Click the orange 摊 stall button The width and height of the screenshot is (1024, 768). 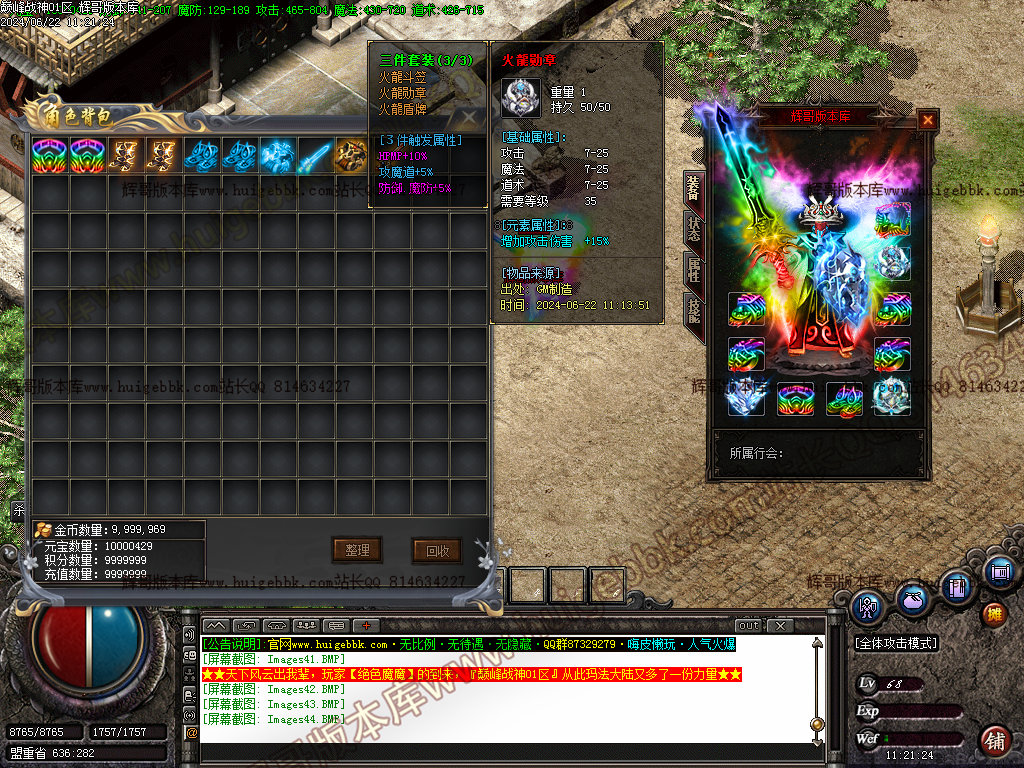994,613
